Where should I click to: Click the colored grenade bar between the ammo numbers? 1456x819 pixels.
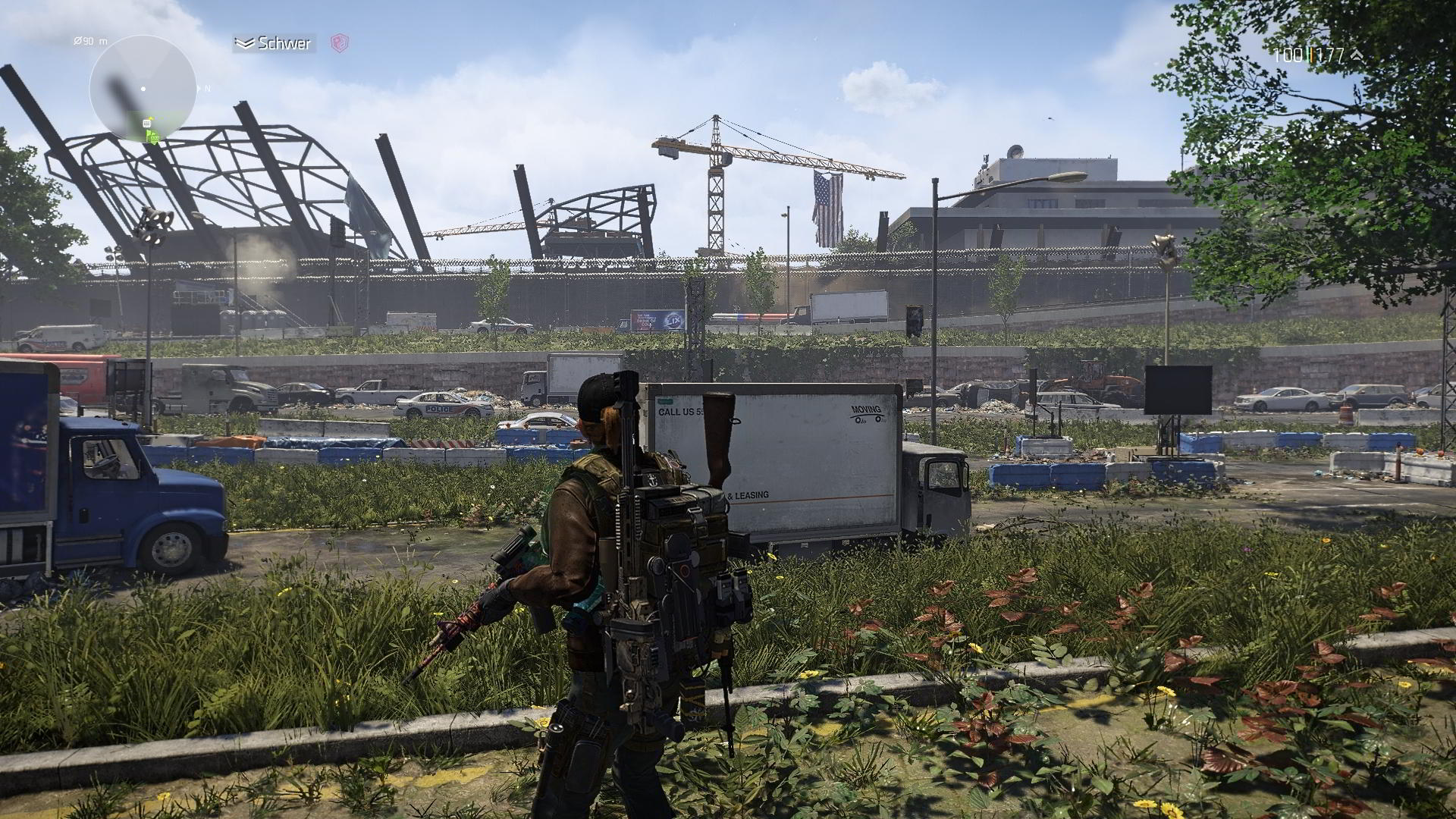pyautogui.click(x=1310, y=55)
